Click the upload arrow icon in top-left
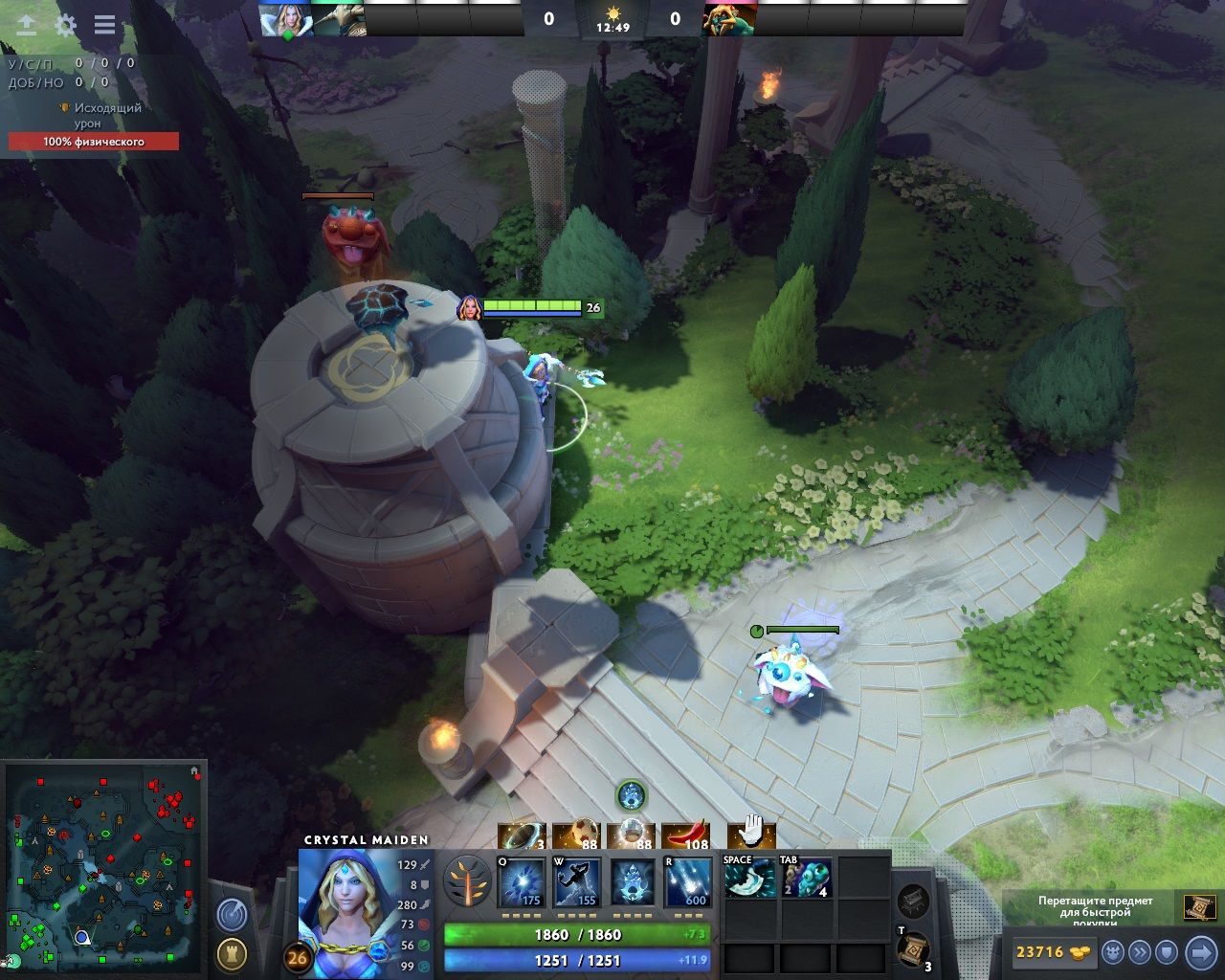 coord(27,25)
